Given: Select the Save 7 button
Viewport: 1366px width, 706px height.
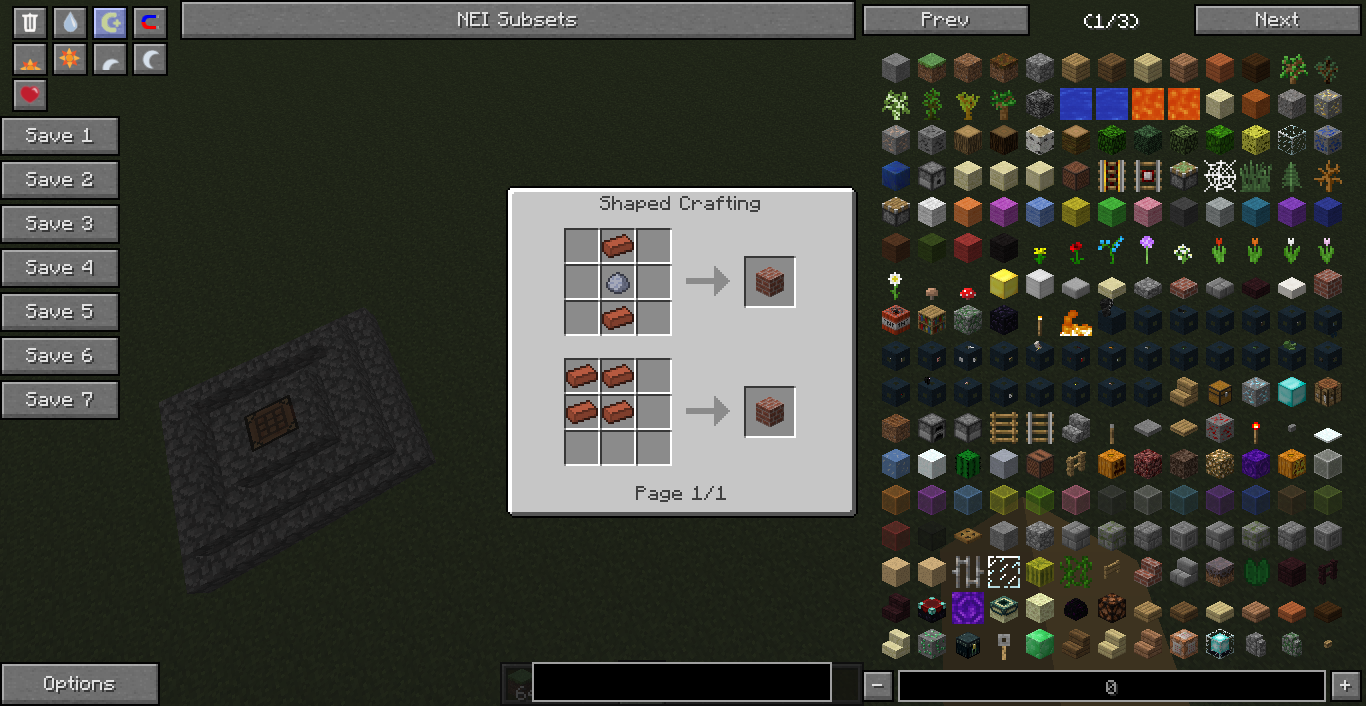Looking at the screenshot, I should (x=60, y=400).
